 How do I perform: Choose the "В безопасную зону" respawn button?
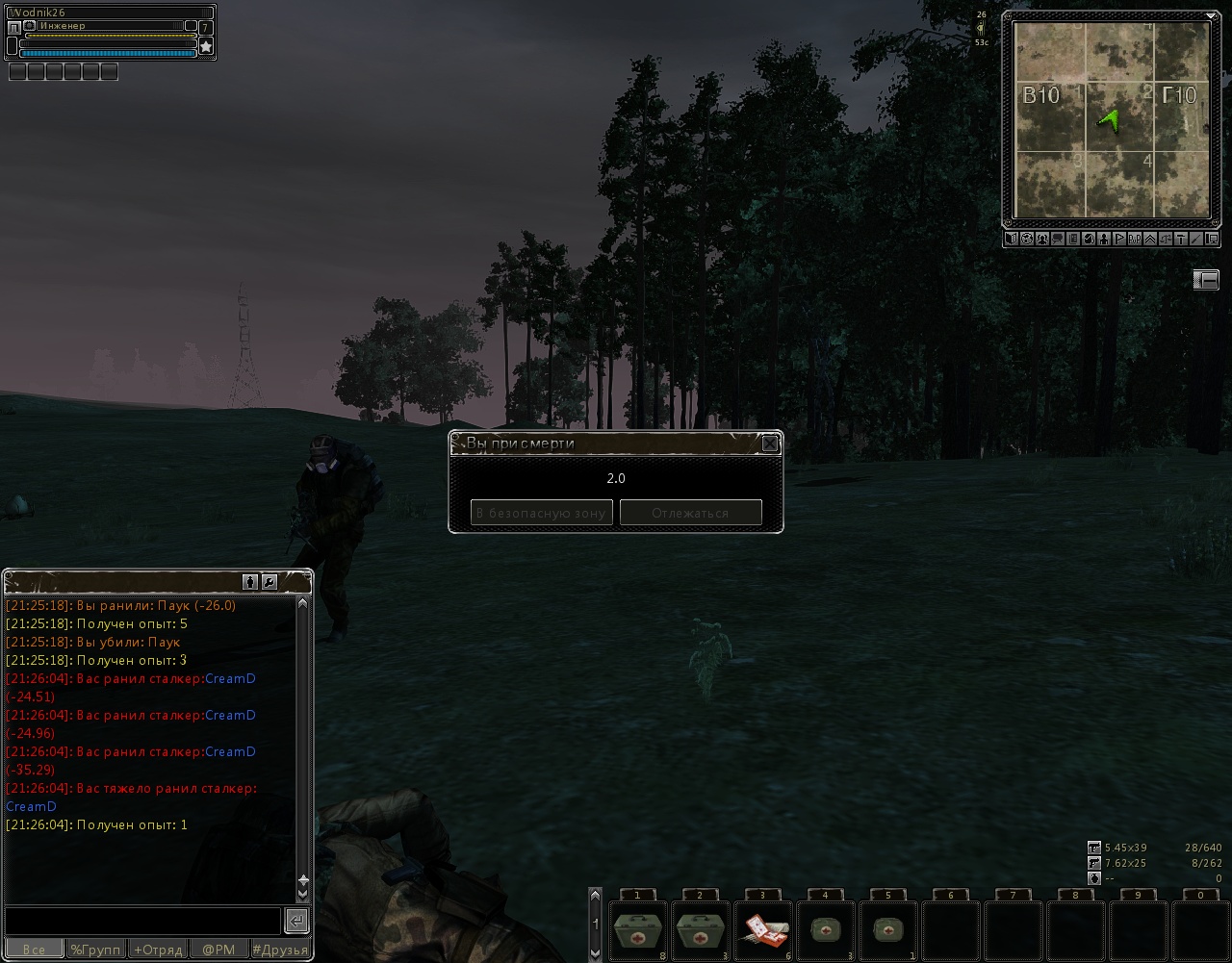coord(541,513)
